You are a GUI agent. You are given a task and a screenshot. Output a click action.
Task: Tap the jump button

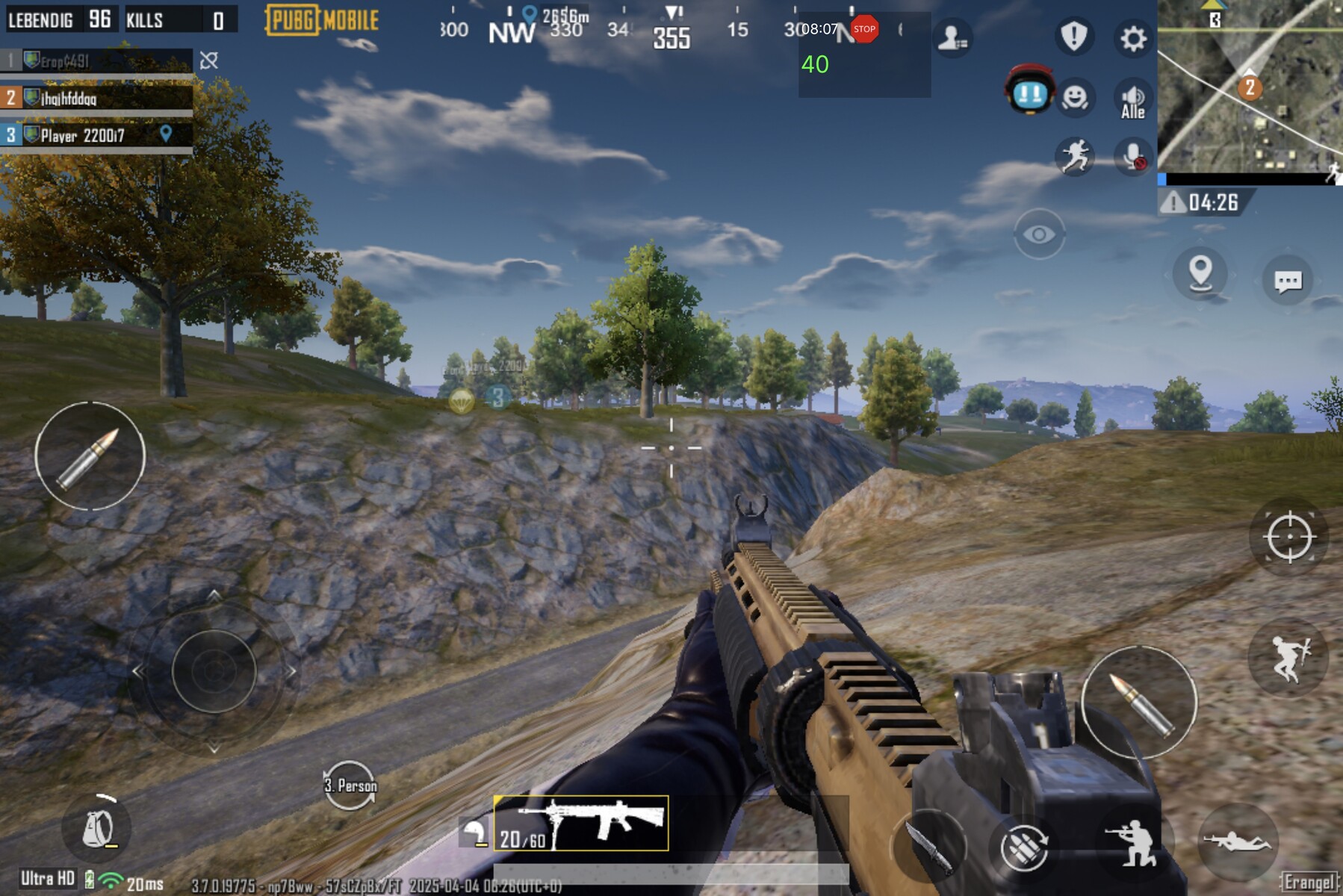pos(1288,658)
